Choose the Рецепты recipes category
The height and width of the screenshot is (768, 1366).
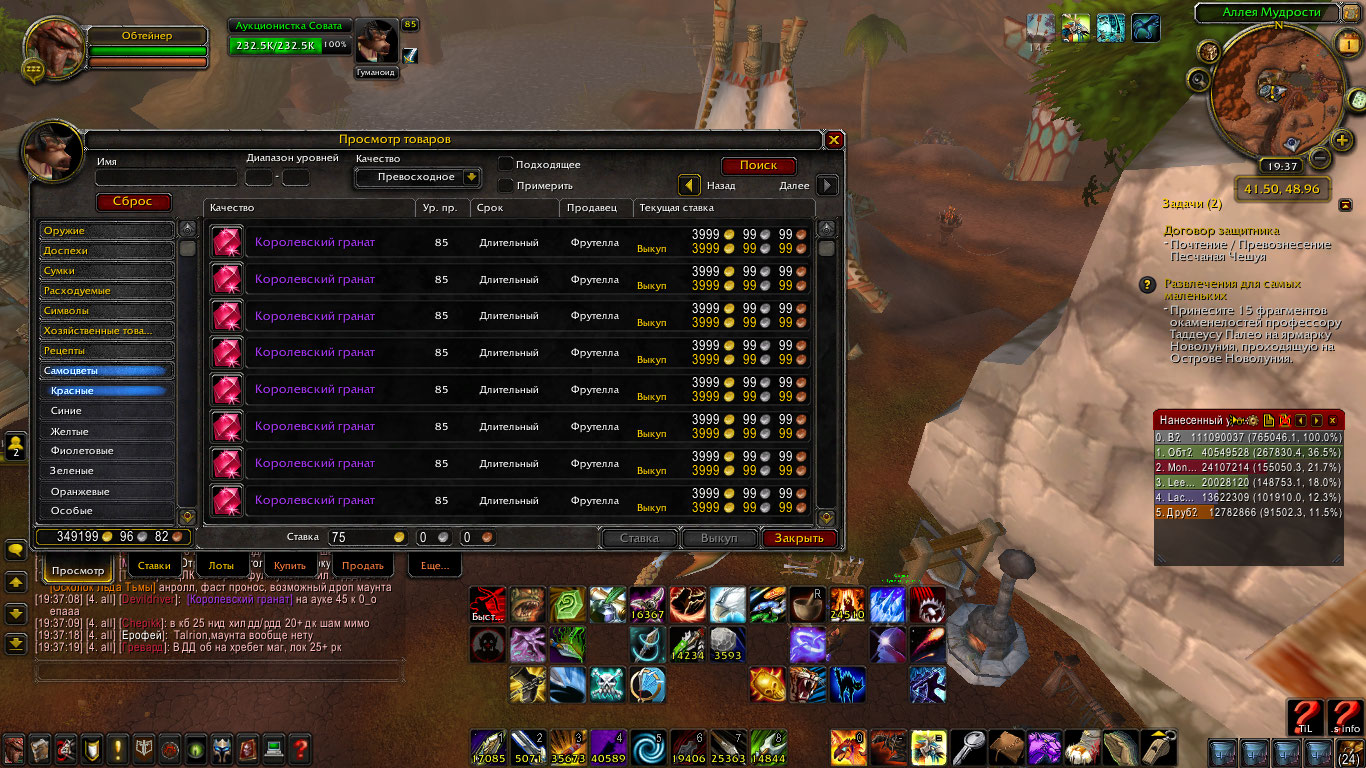pos(107,351)
